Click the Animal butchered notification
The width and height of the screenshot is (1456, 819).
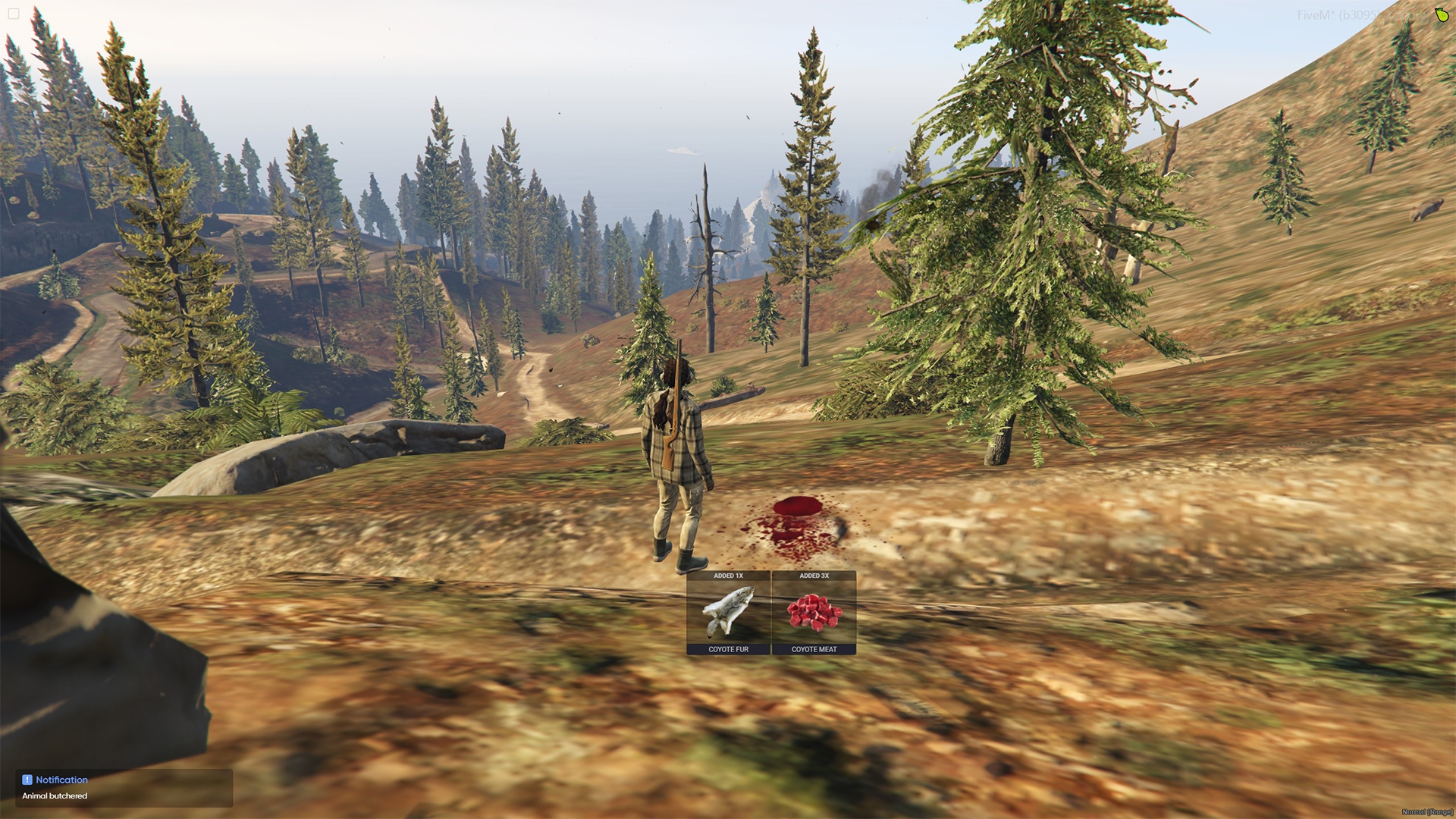point(124,788)
